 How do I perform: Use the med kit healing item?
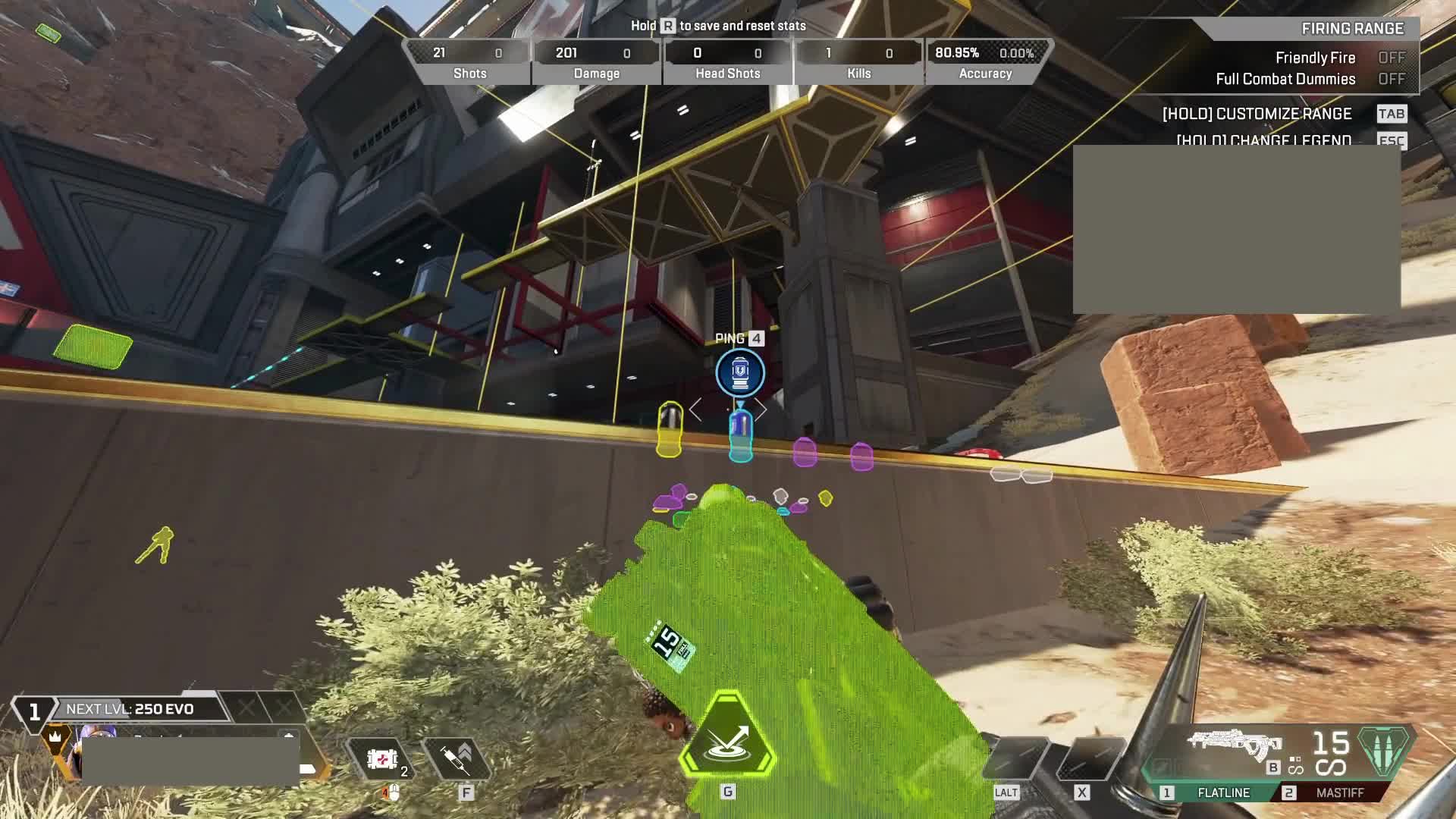coord(381,758)
